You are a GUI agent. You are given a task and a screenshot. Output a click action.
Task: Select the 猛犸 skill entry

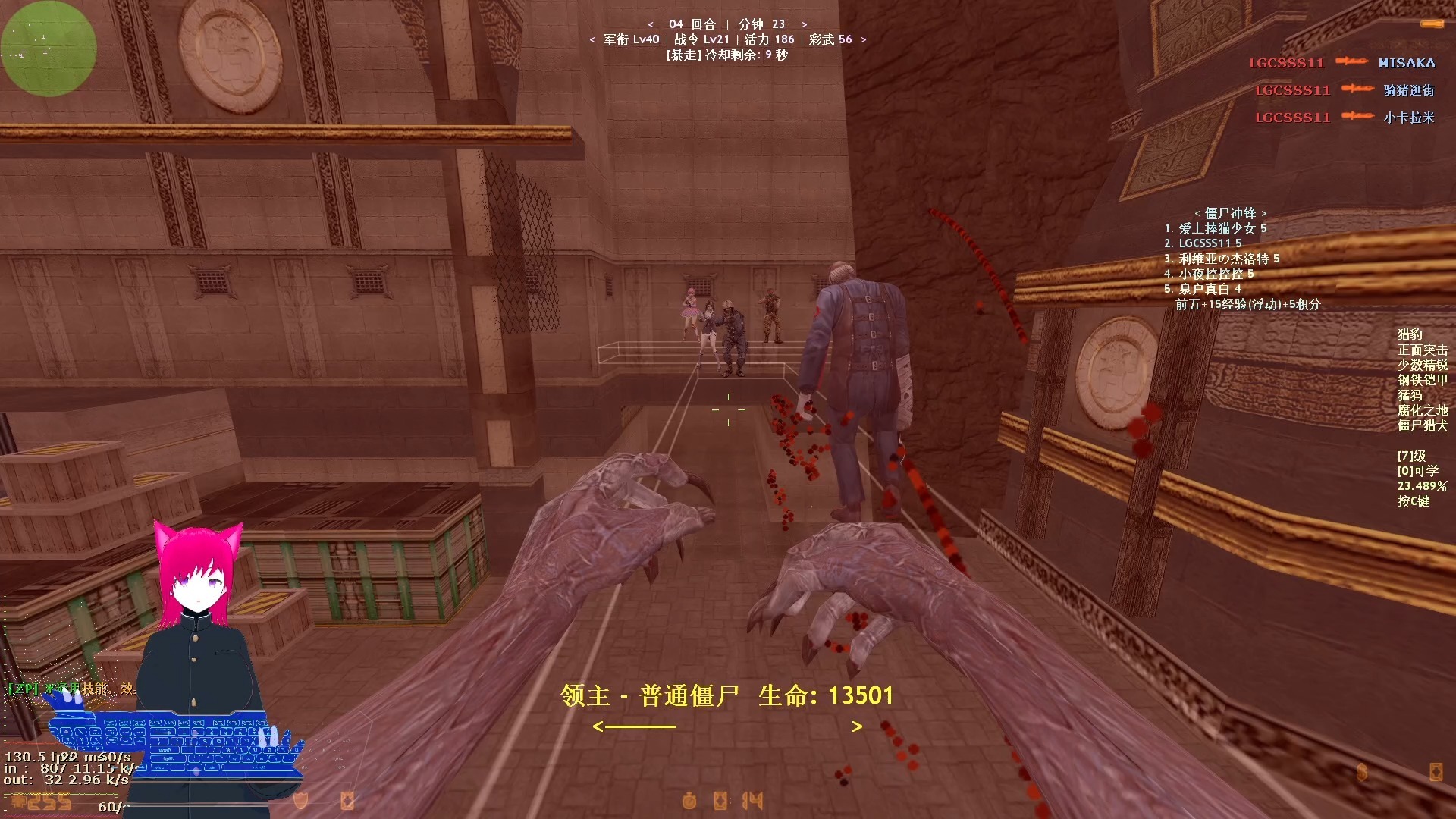1410,395
